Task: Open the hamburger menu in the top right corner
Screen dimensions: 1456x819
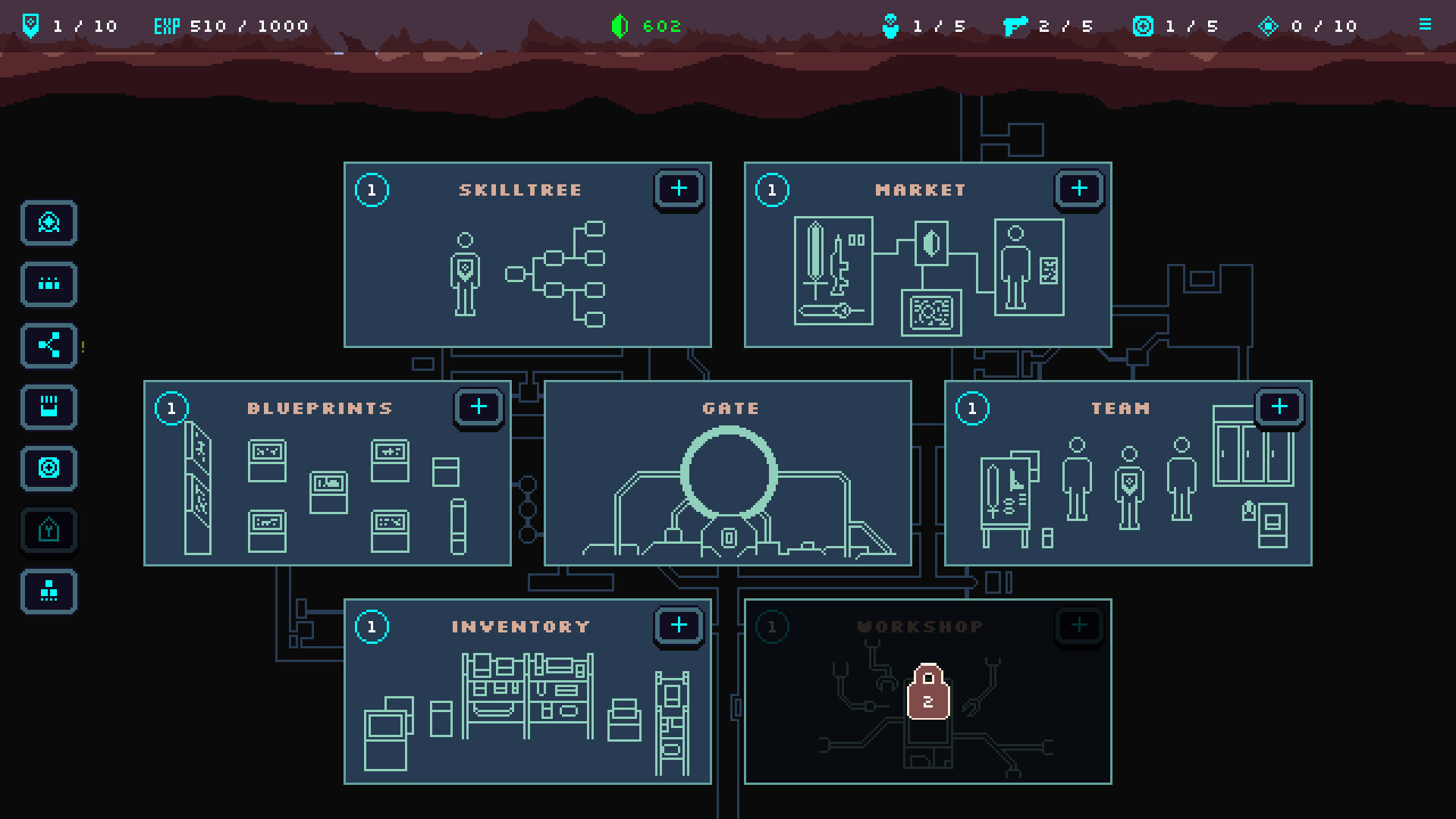Action: click(x=1424, y=23)
